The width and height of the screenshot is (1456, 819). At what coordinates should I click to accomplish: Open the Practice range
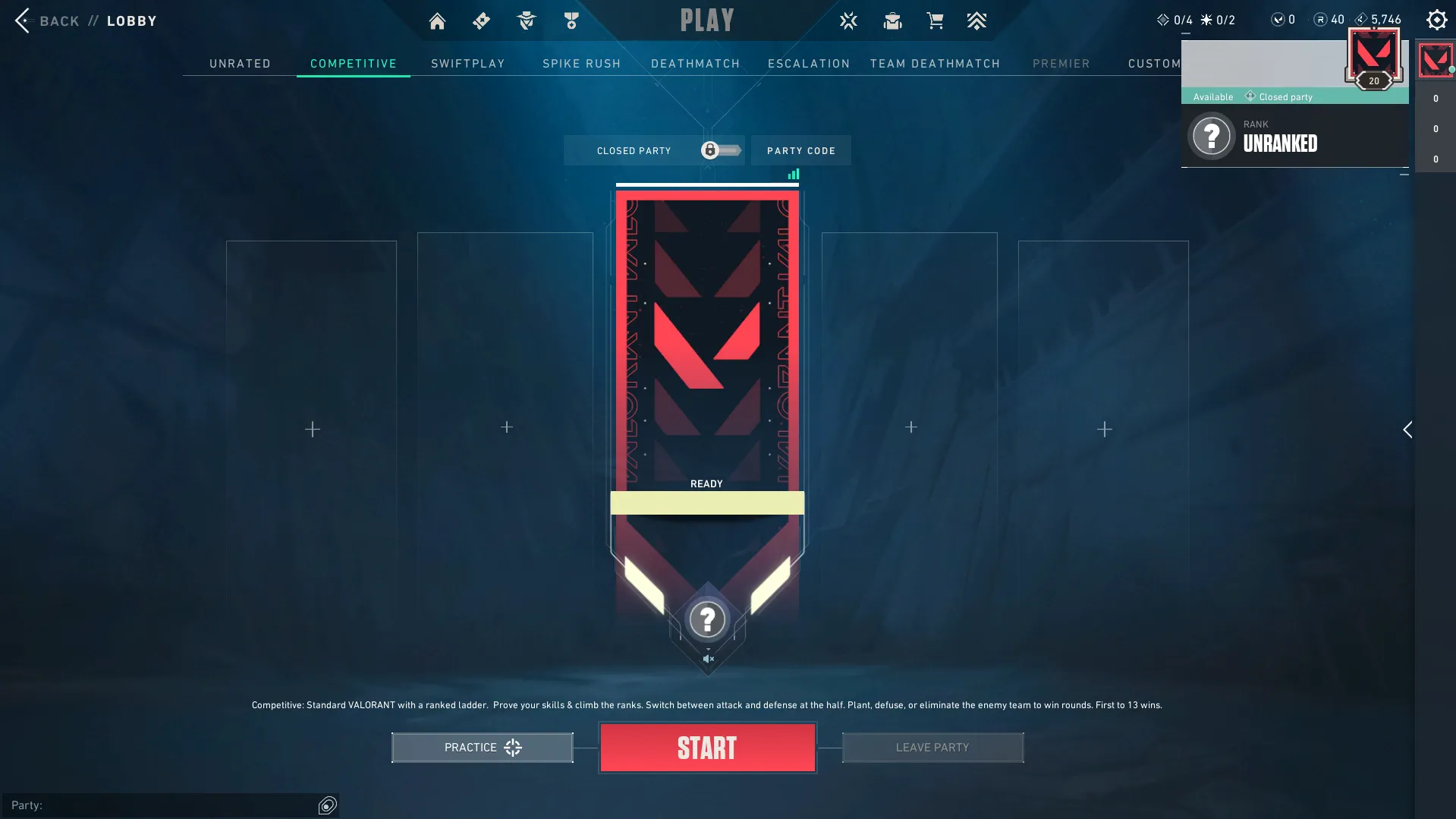[481, 747]
